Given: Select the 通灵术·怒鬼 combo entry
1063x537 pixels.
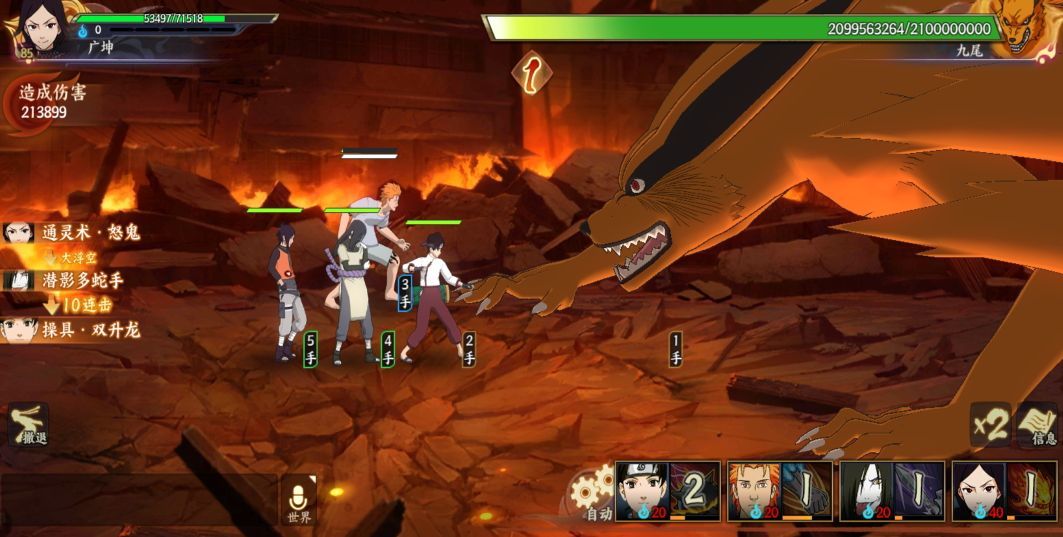Looking at the screenshot, I should (x=74, y=233).
